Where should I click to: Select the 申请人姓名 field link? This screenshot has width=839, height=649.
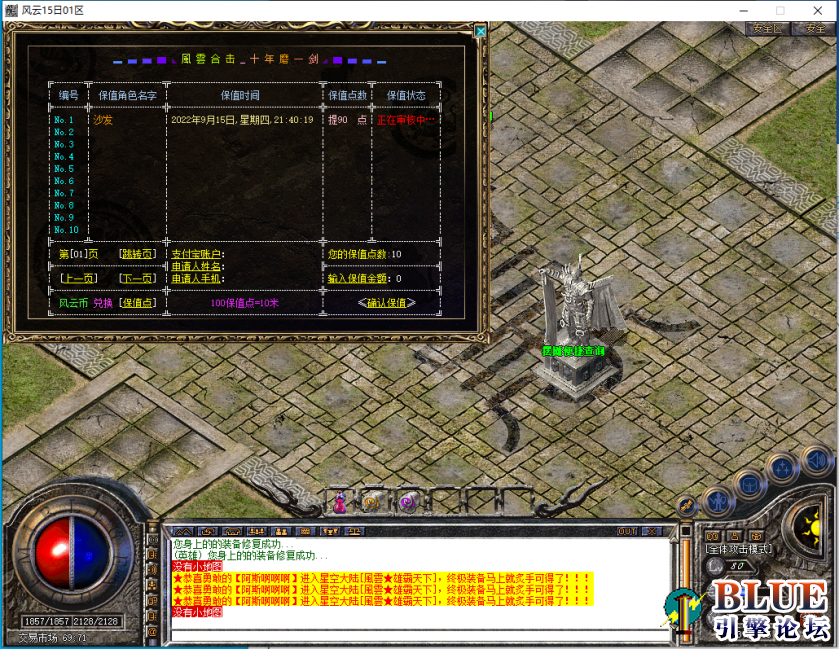197,266
